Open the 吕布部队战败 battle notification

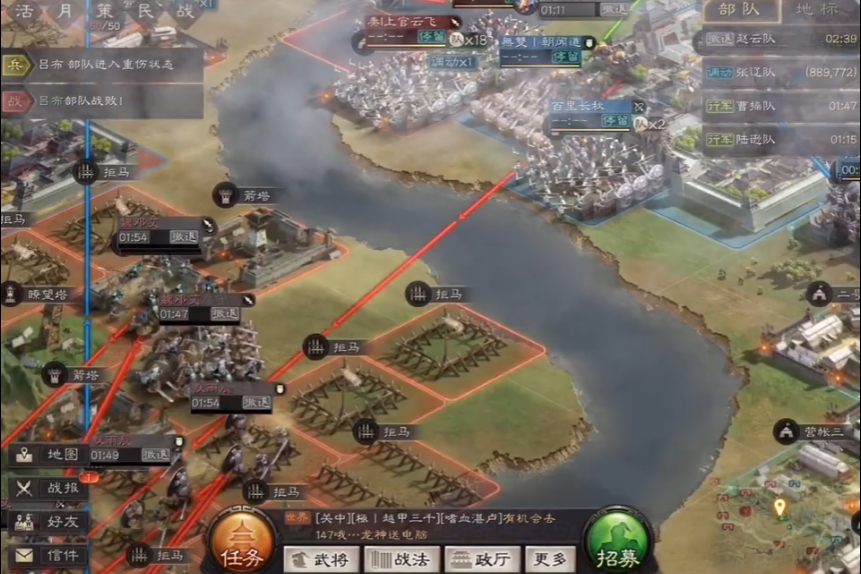point(100,102)
